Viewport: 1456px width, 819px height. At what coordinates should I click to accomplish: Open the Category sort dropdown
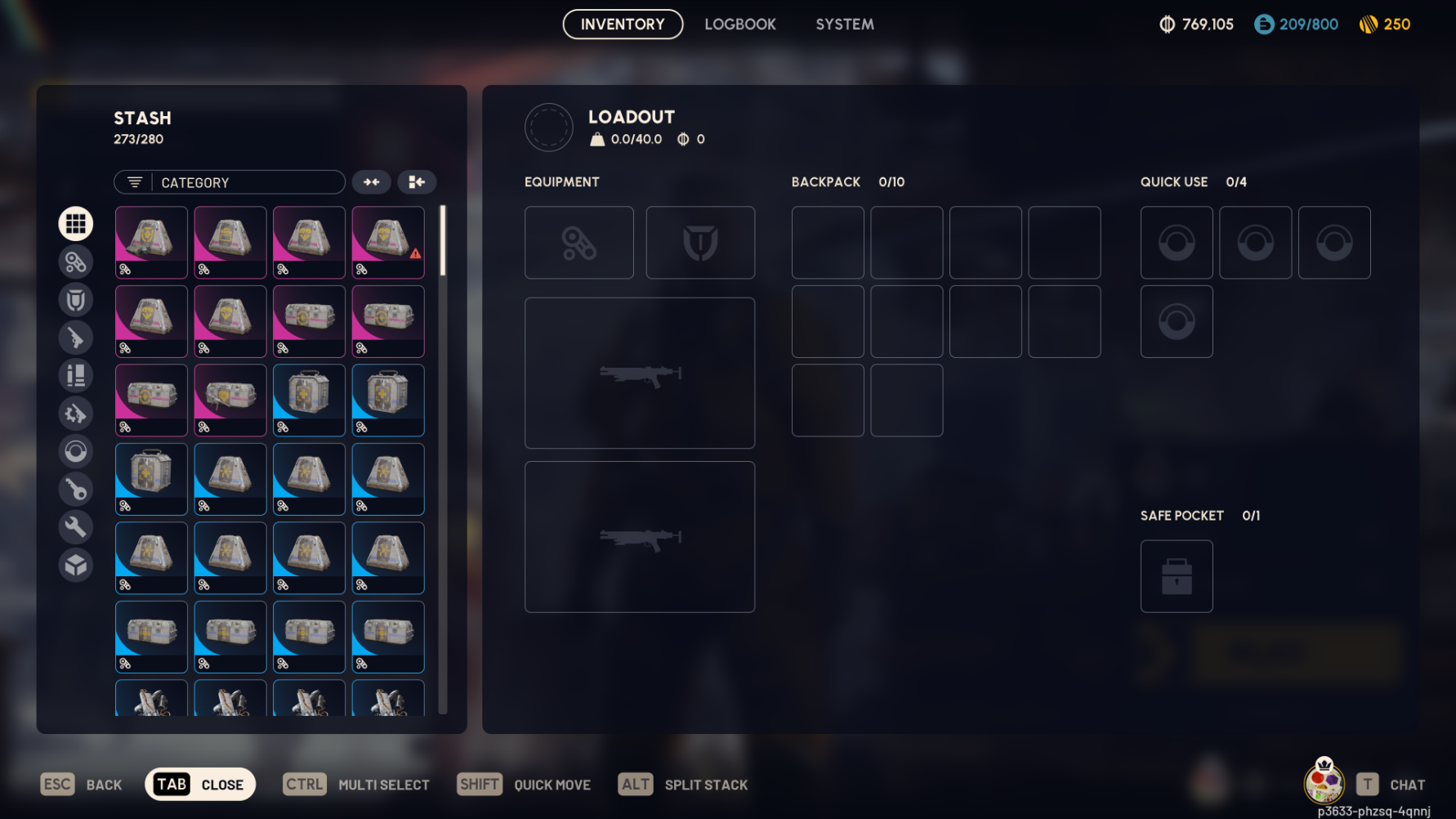pyautogui.click(x=230, y=182)
